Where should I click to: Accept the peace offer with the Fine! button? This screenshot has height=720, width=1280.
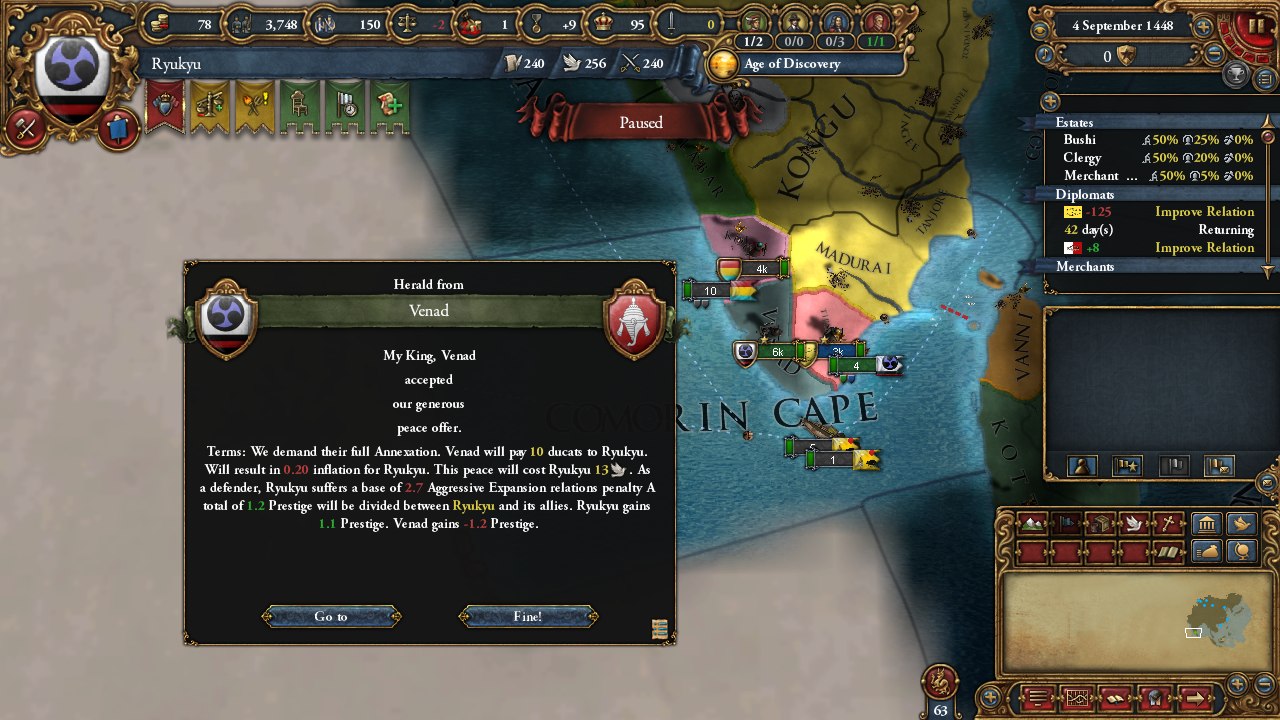tap(528, 616)
